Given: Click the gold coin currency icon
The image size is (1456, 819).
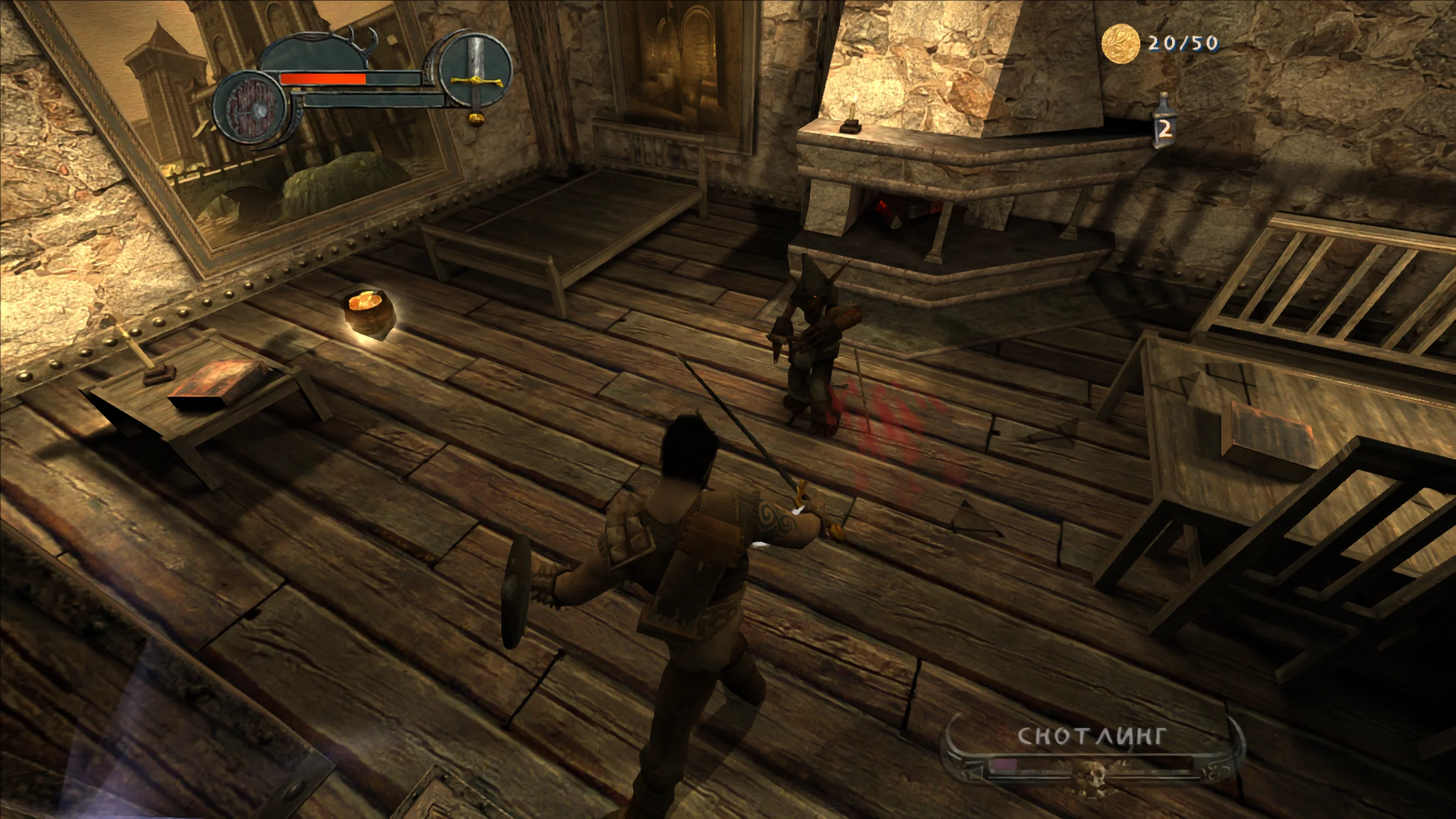Looking at the screenshot, I should pyautogui.click(x=1122, y=43).
